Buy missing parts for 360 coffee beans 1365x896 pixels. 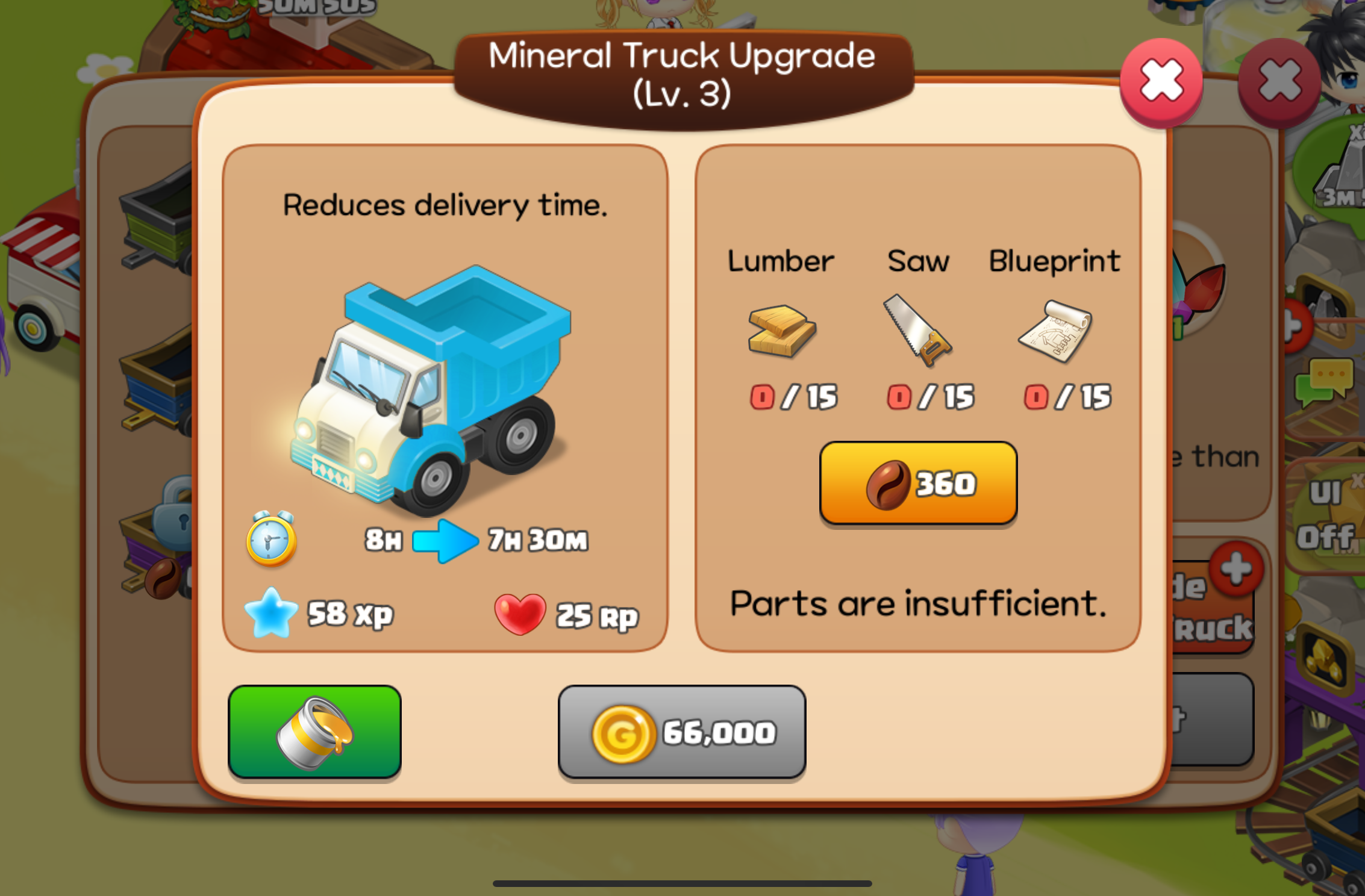(x=918, y=483)
